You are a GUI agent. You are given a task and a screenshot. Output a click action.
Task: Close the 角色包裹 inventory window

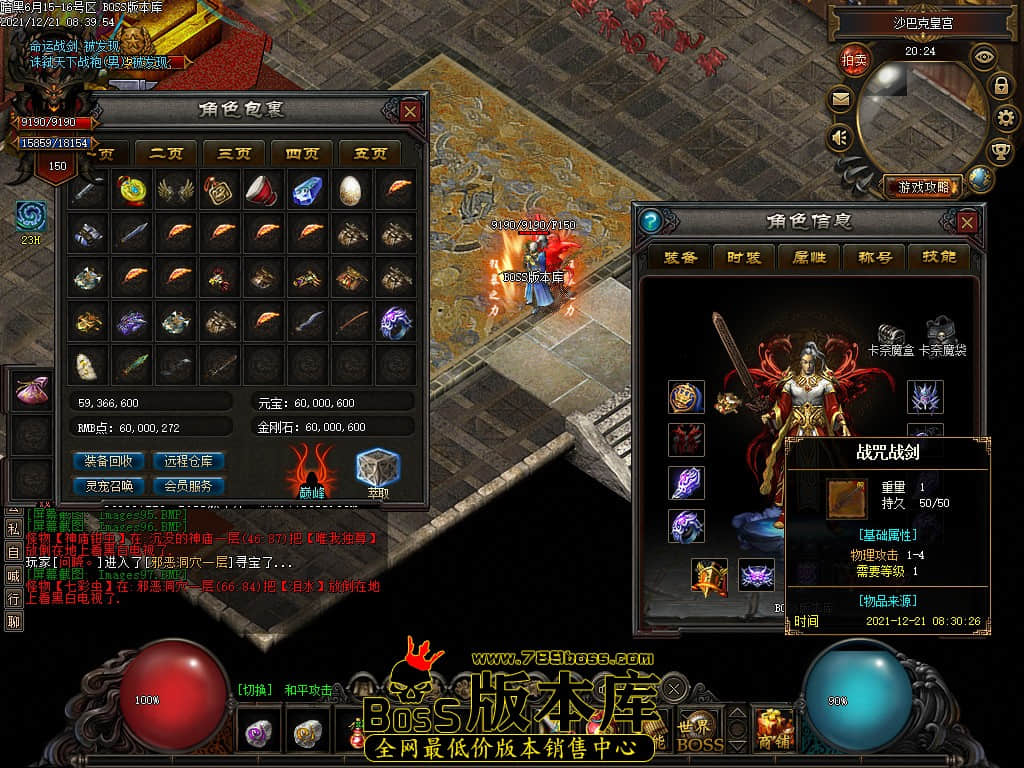pos(410,111)
